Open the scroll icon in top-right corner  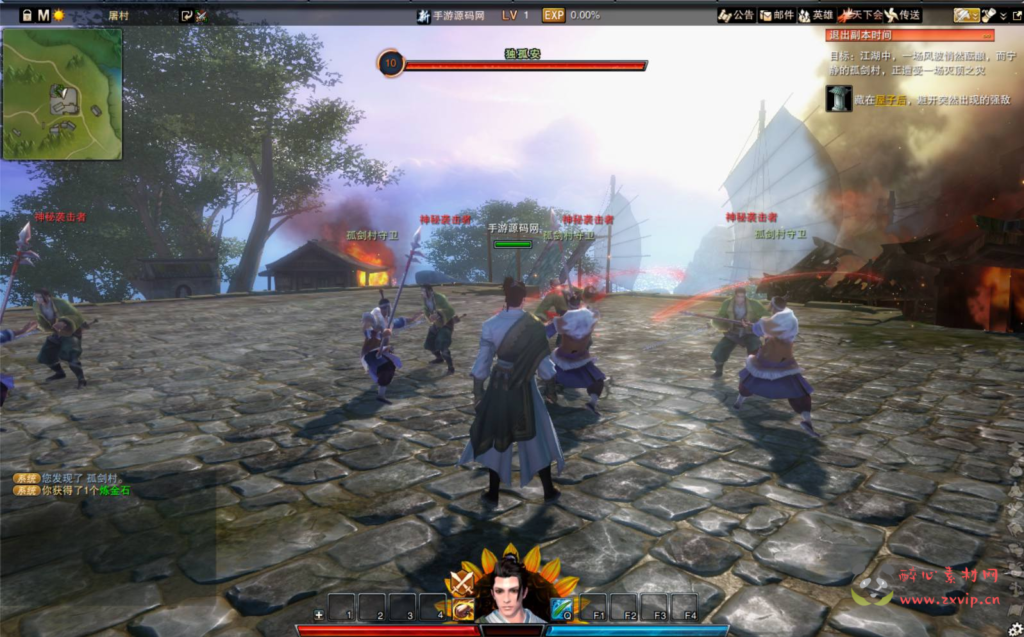[x=987, y=15]
